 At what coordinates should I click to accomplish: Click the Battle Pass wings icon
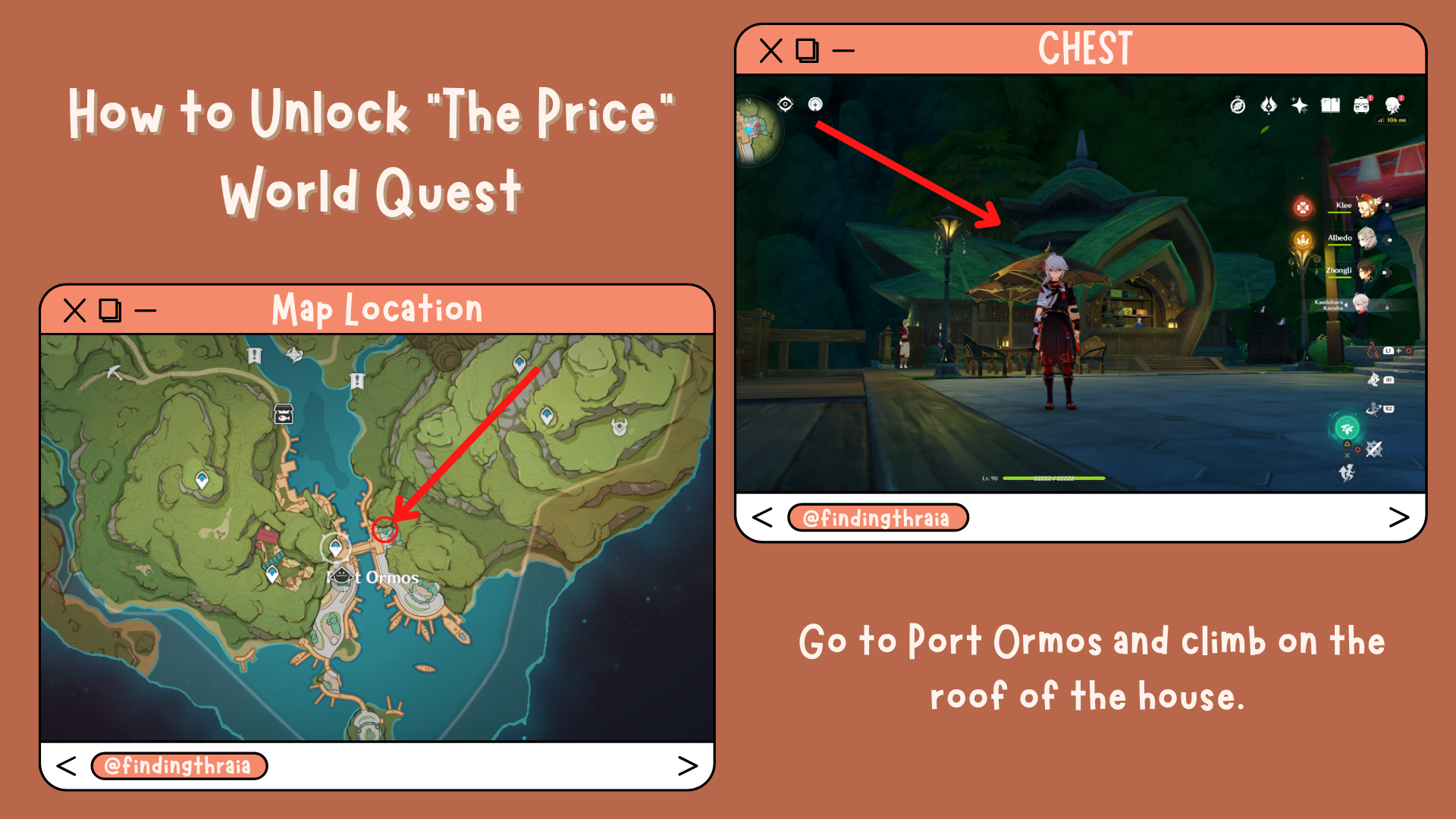click(1269, 106)
